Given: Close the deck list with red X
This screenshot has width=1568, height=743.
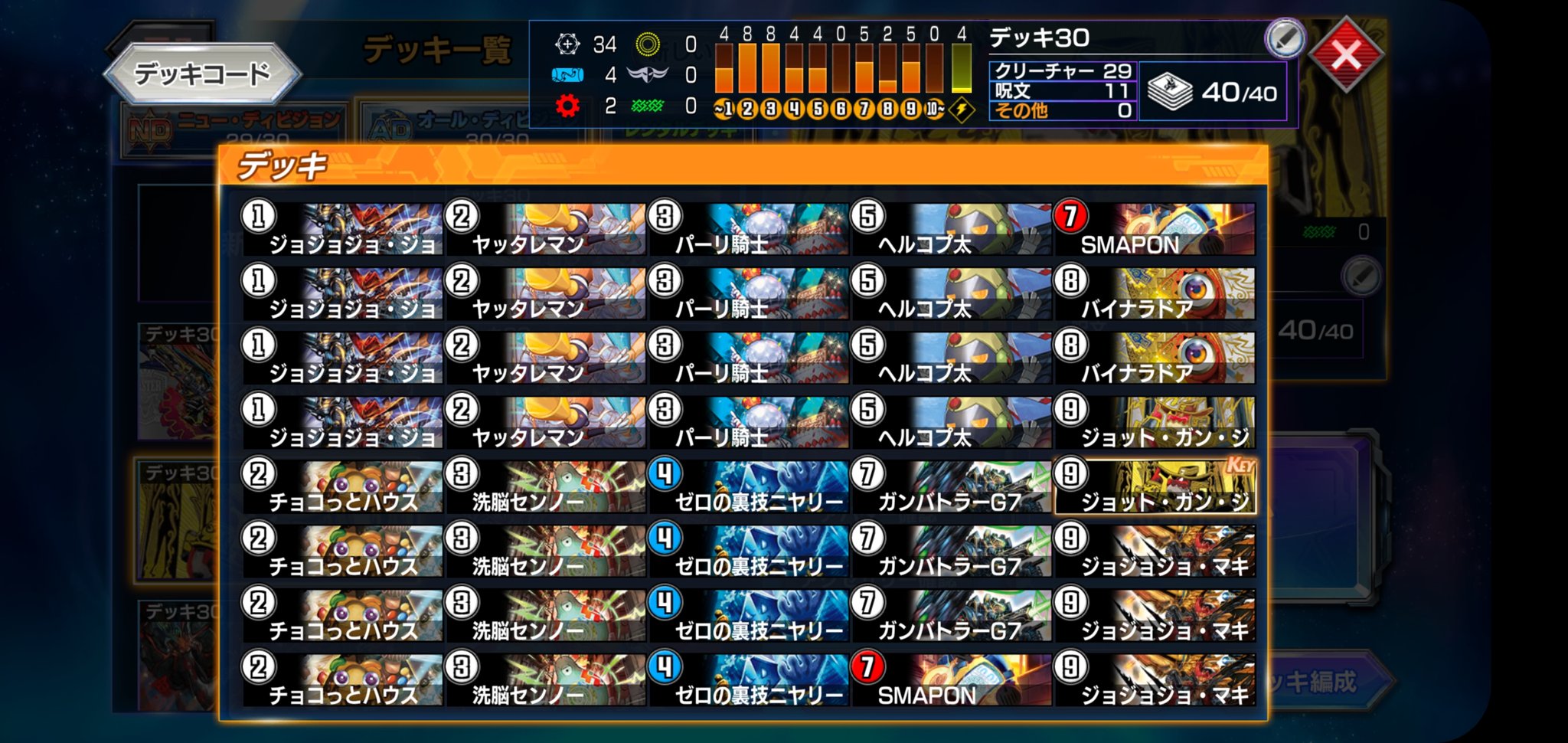Looking at the screenshot, I should click(1347, 54).
